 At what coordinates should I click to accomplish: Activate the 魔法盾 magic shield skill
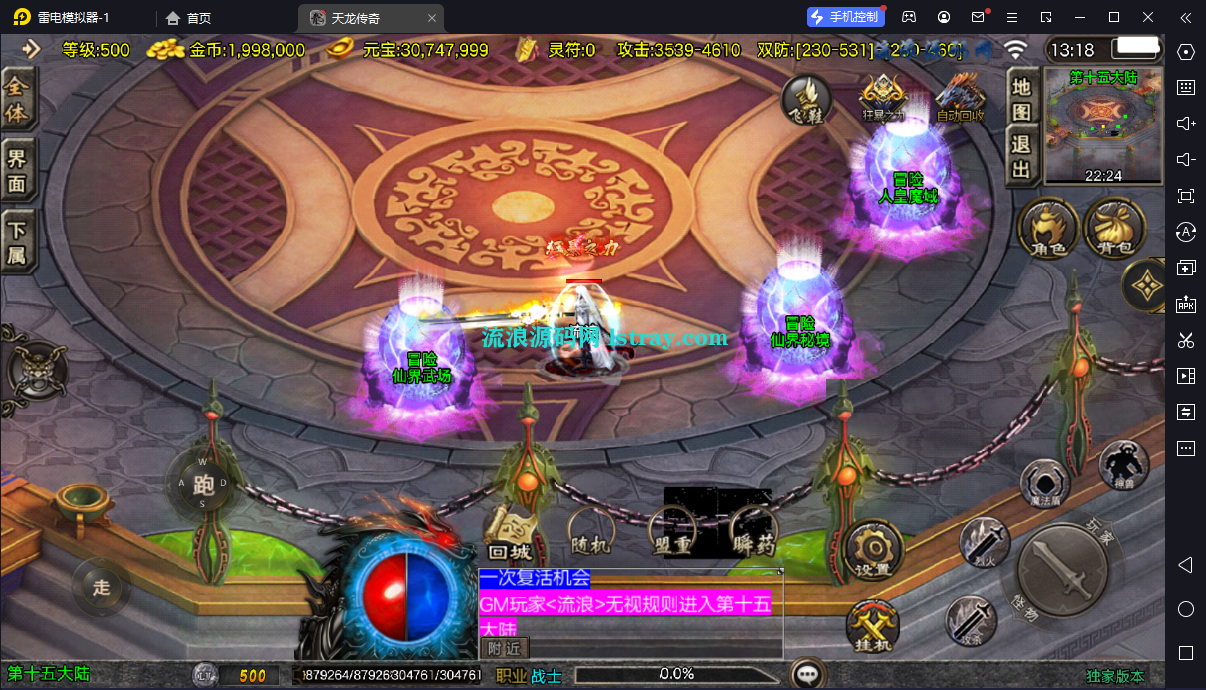pos(1047,486)
